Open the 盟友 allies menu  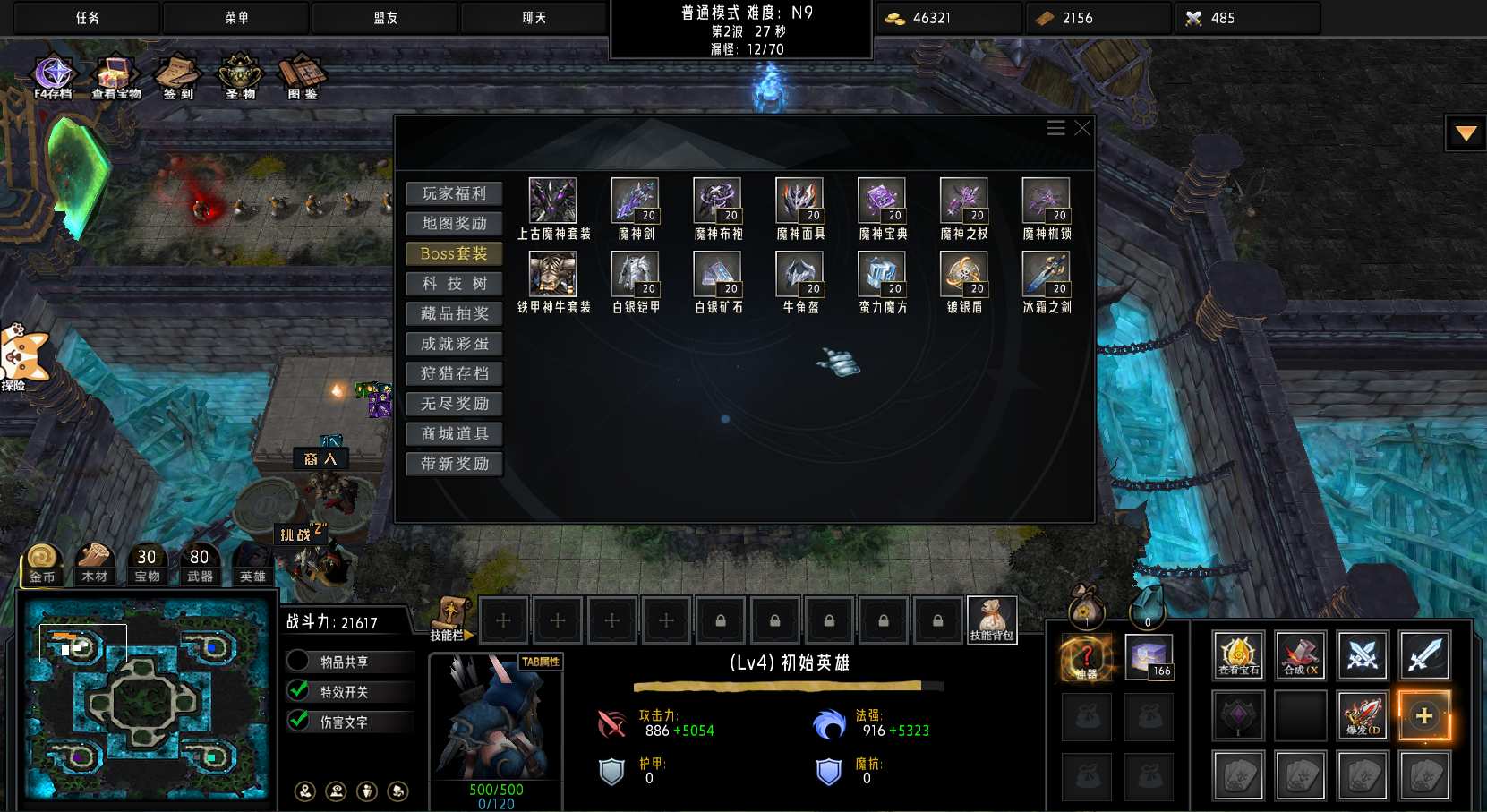click(385, 18)
